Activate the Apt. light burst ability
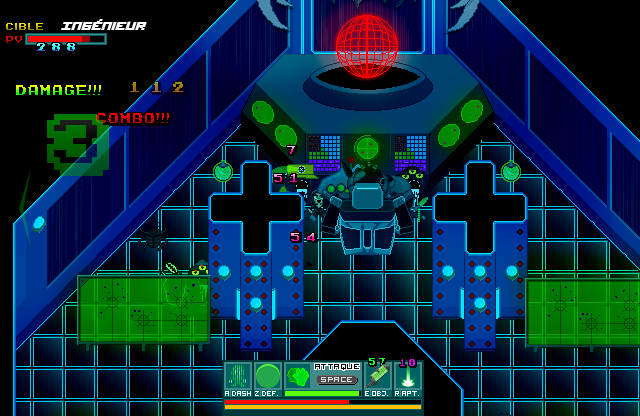 pyautogui.click(x=408, y=376)
